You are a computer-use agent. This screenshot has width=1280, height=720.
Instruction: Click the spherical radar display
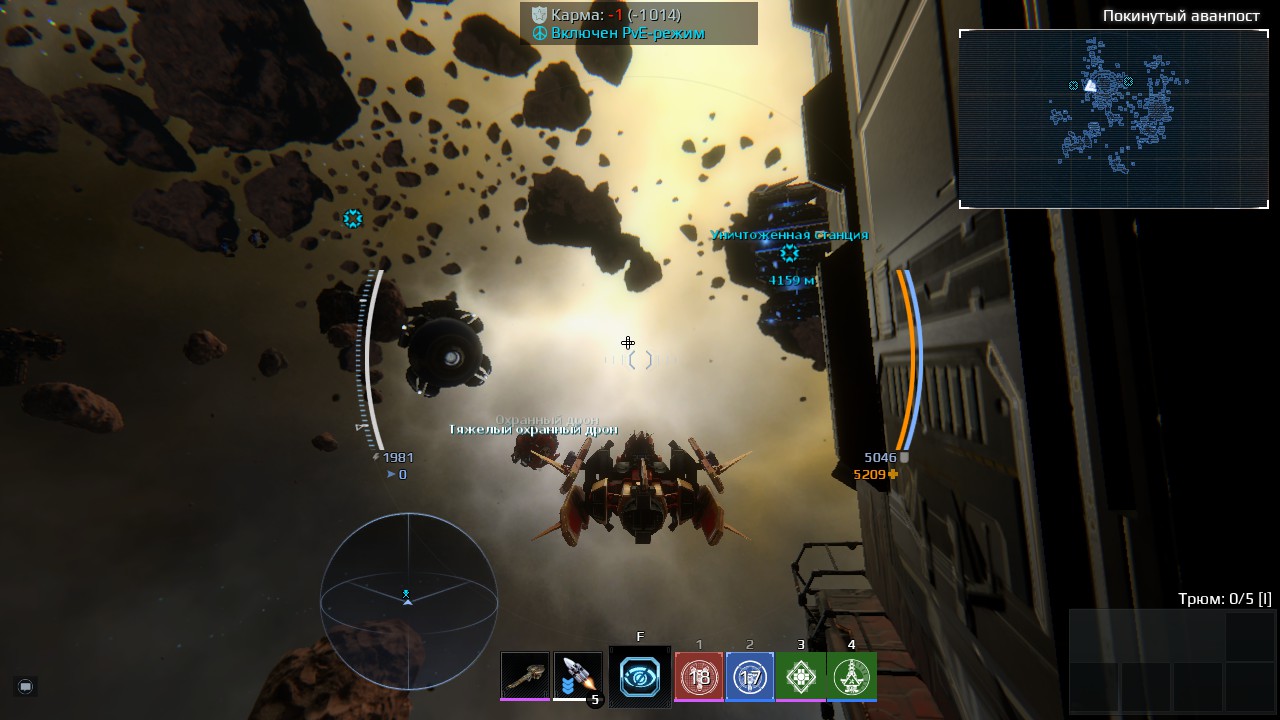point(408,601)
